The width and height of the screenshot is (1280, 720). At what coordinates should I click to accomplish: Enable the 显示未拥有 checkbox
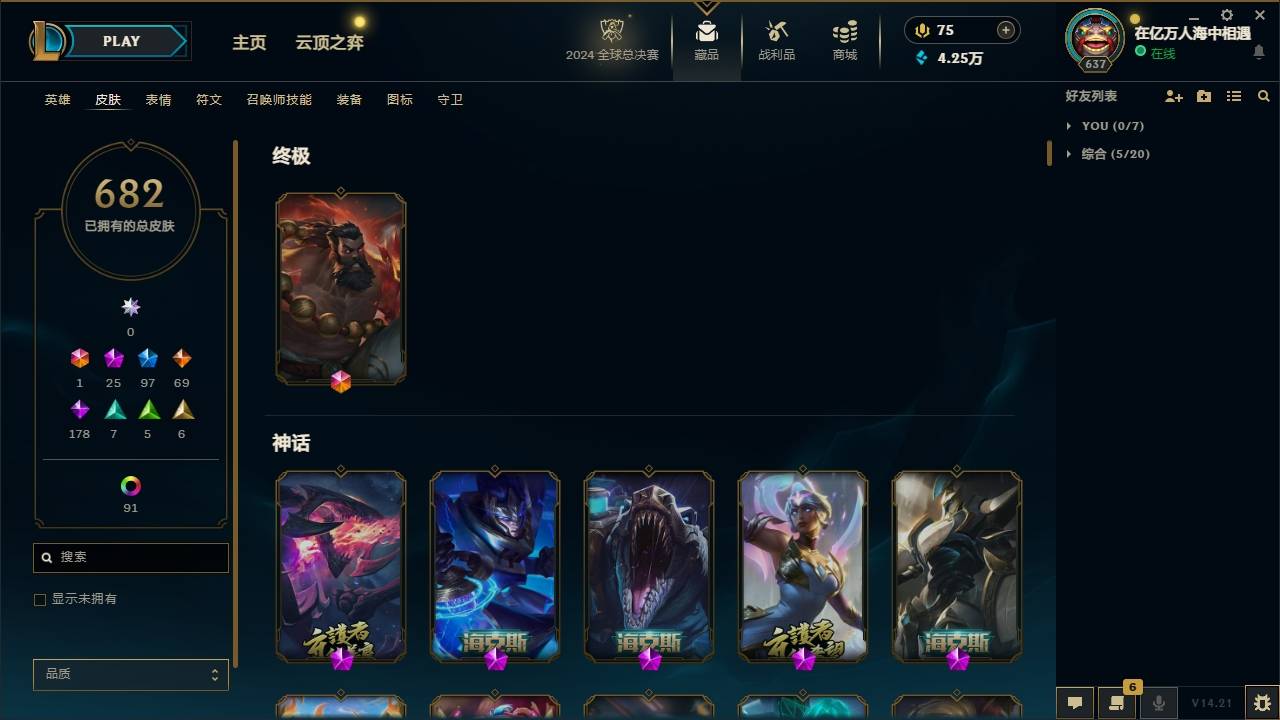40,599
